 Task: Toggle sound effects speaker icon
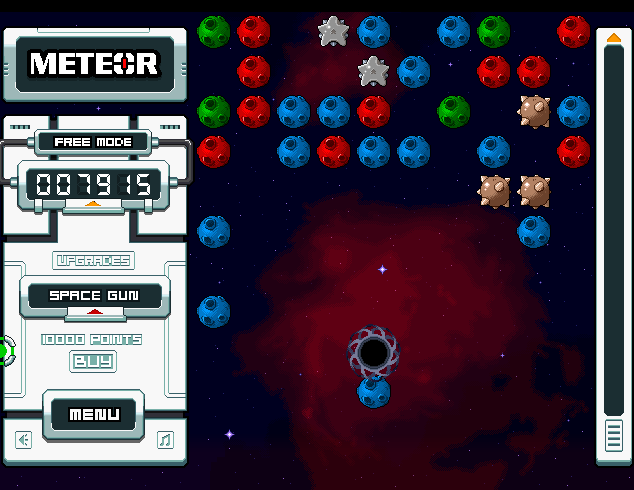(x=24, y=439)
